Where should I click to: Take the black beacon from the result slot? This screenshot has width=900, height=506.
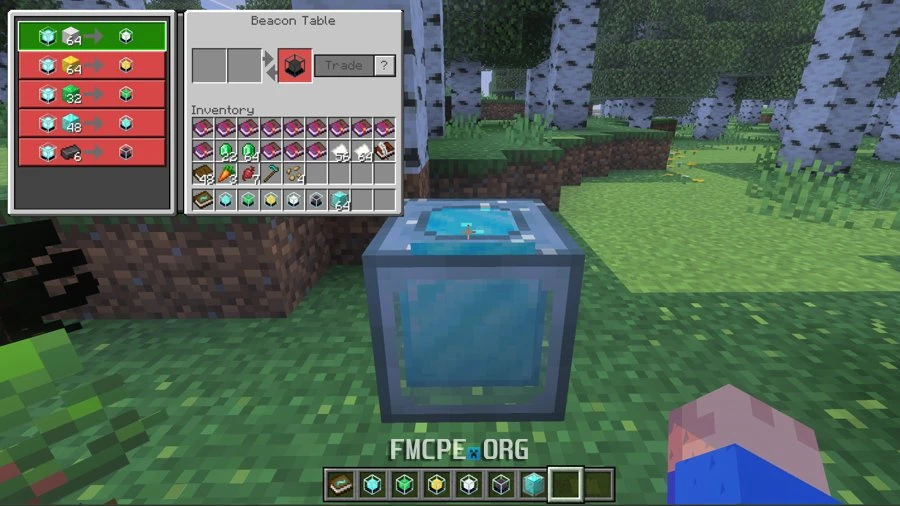click(294, 66)
